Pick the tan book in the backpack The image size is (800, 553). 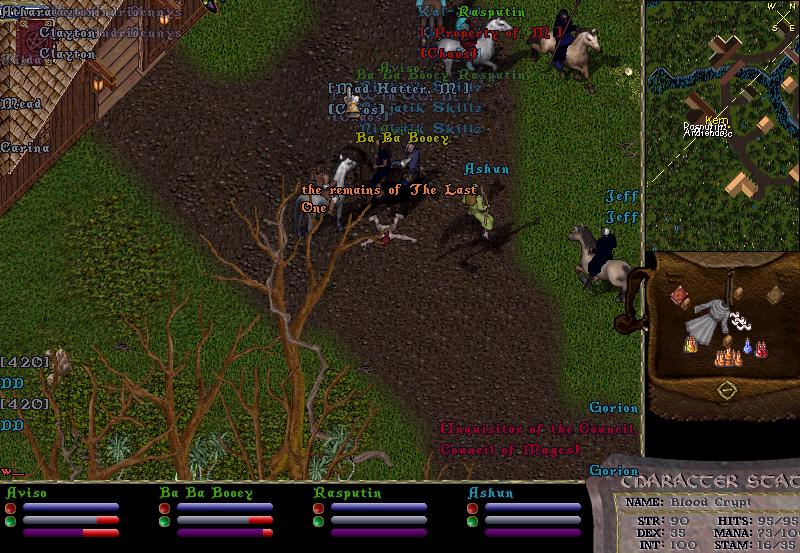tap(773, 294)
